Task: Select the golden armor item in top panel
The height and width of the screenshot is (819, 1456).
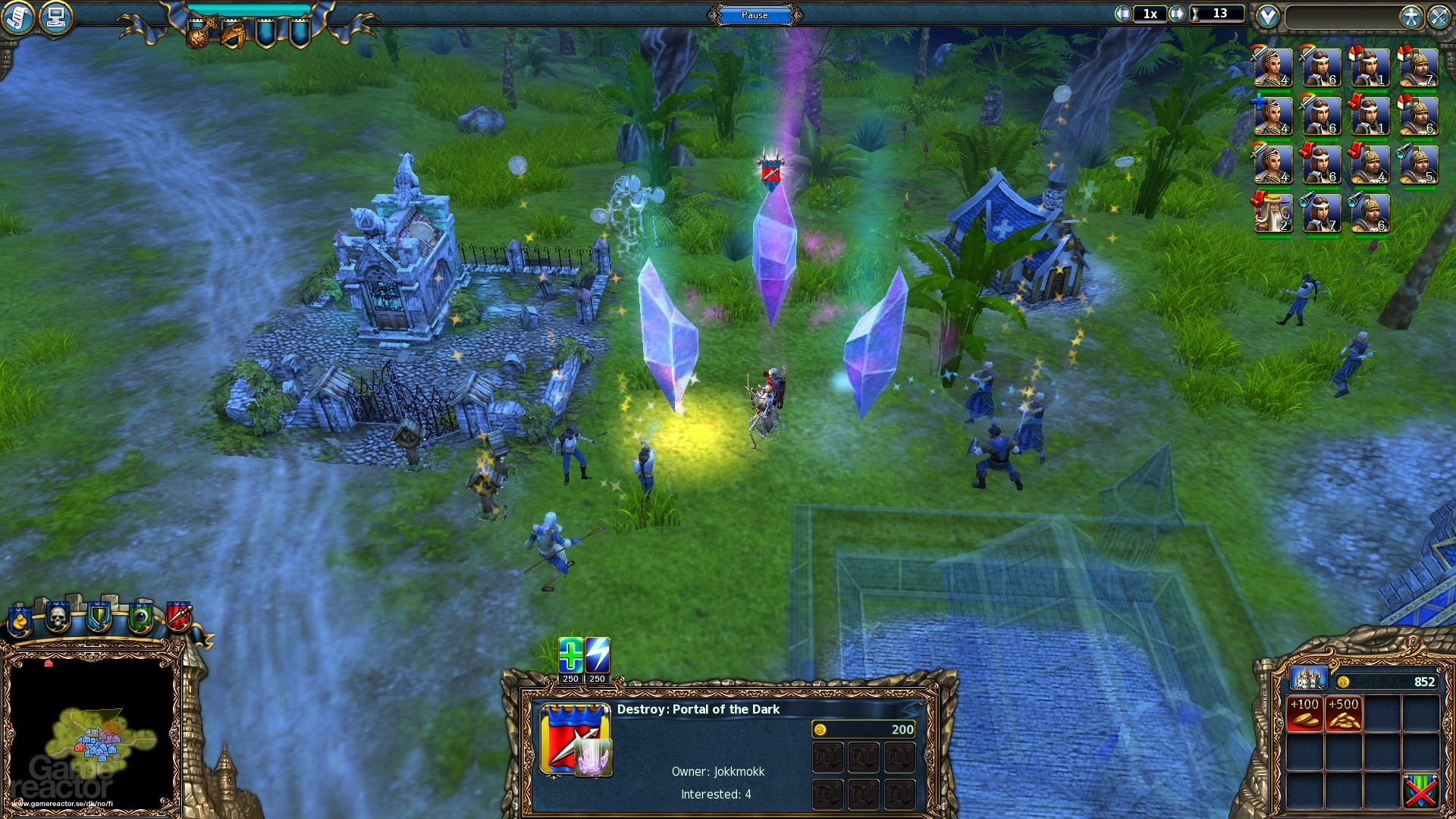Action: click(x=234, y=33)
